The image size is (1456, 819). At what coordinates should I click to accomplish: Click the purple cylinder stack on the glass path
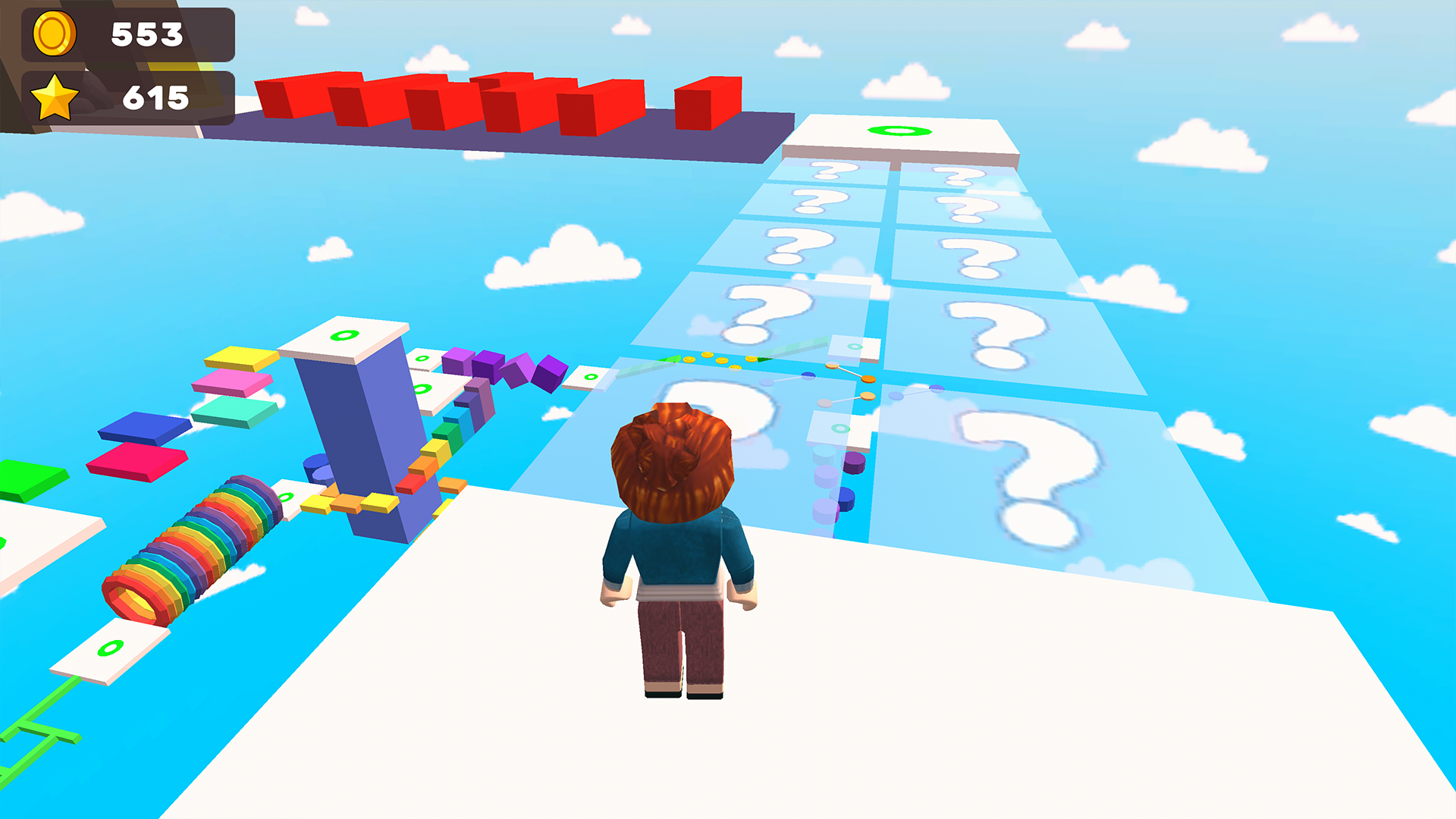point(855,463)
